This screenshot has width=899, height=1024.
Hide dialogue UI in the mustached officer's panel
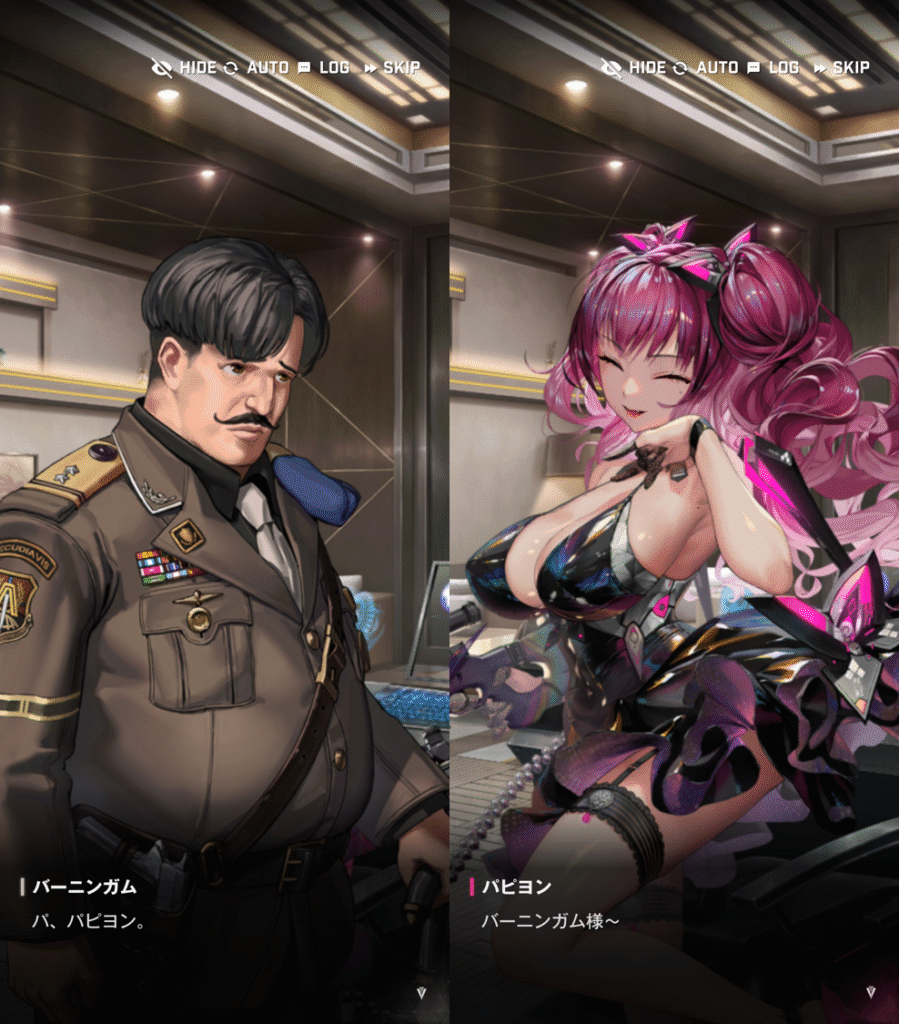pyautogui.click(x=184, y=68)
